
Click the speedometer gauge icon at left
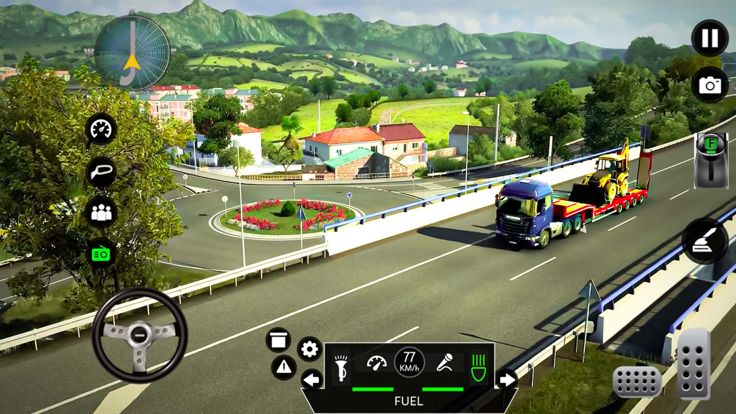click(101, 129)
